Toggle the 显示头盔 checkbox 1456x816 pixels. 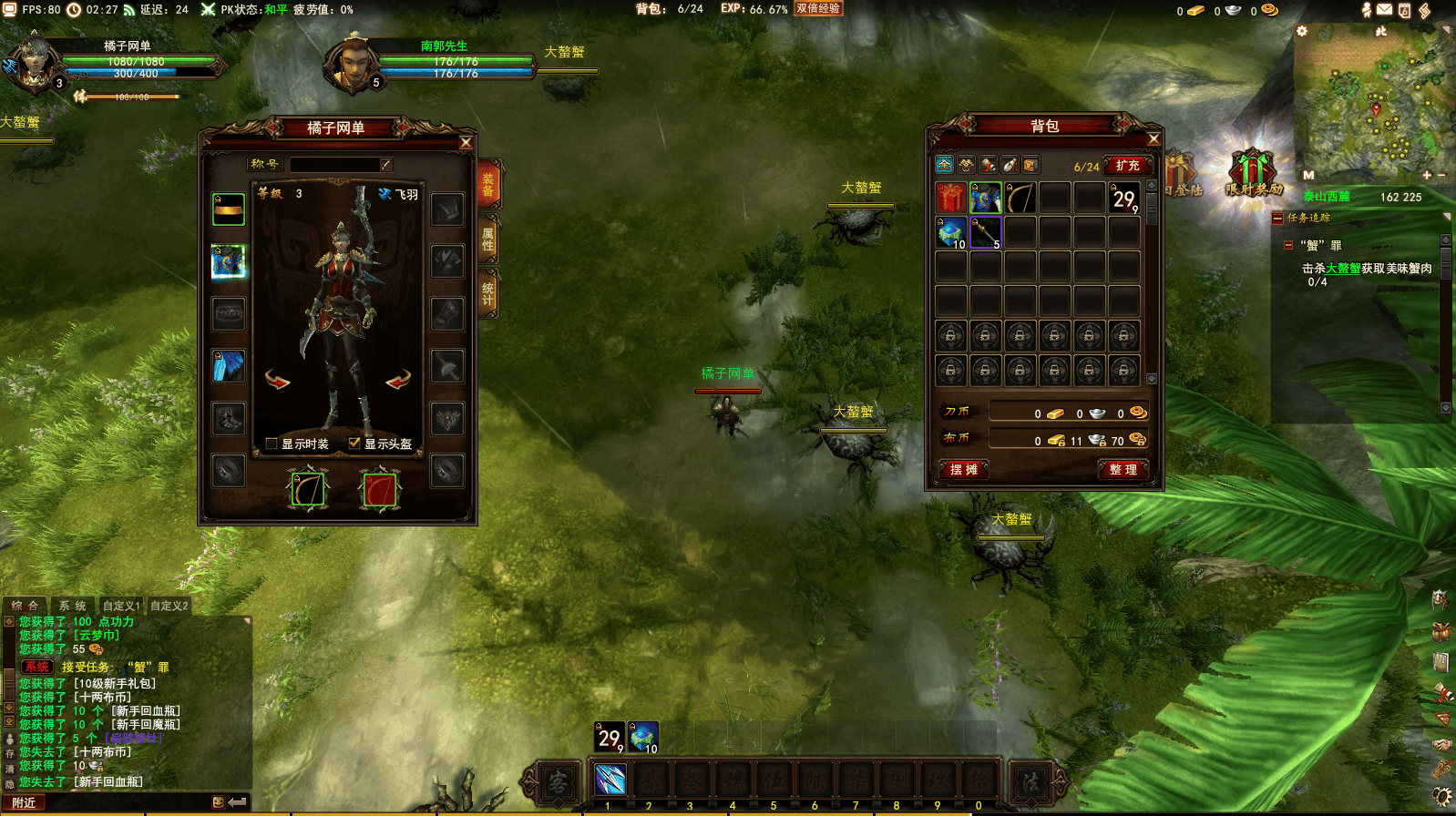click(354, 444)
